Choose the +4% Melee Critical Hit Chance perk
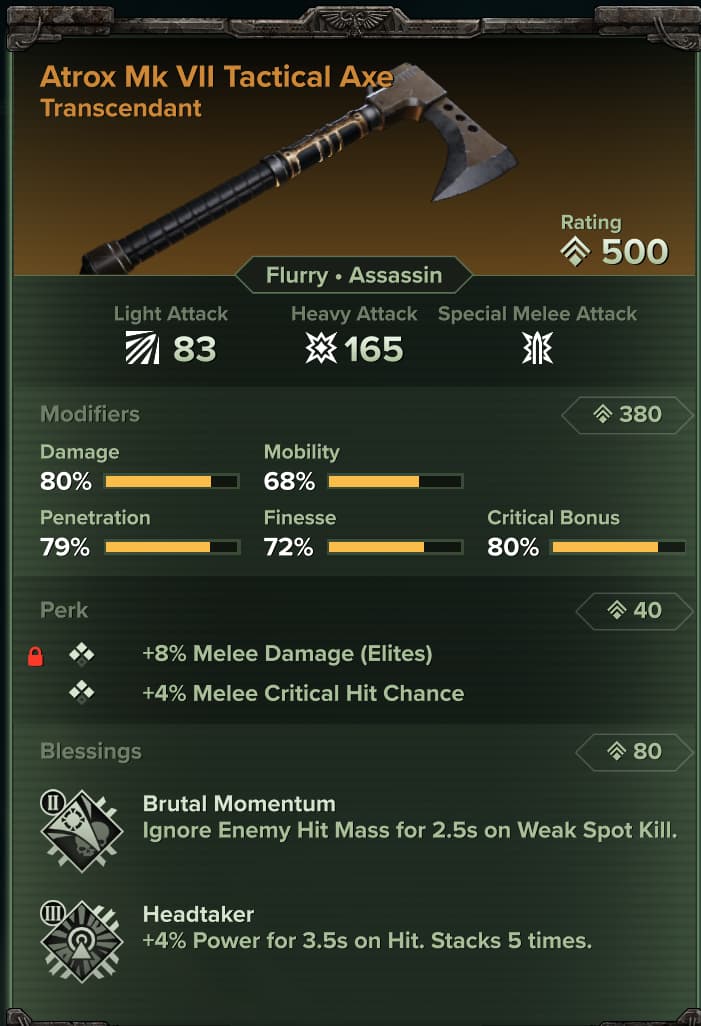Image resolution: width=701 pixels, height=1026 pixels. point(303,693)
